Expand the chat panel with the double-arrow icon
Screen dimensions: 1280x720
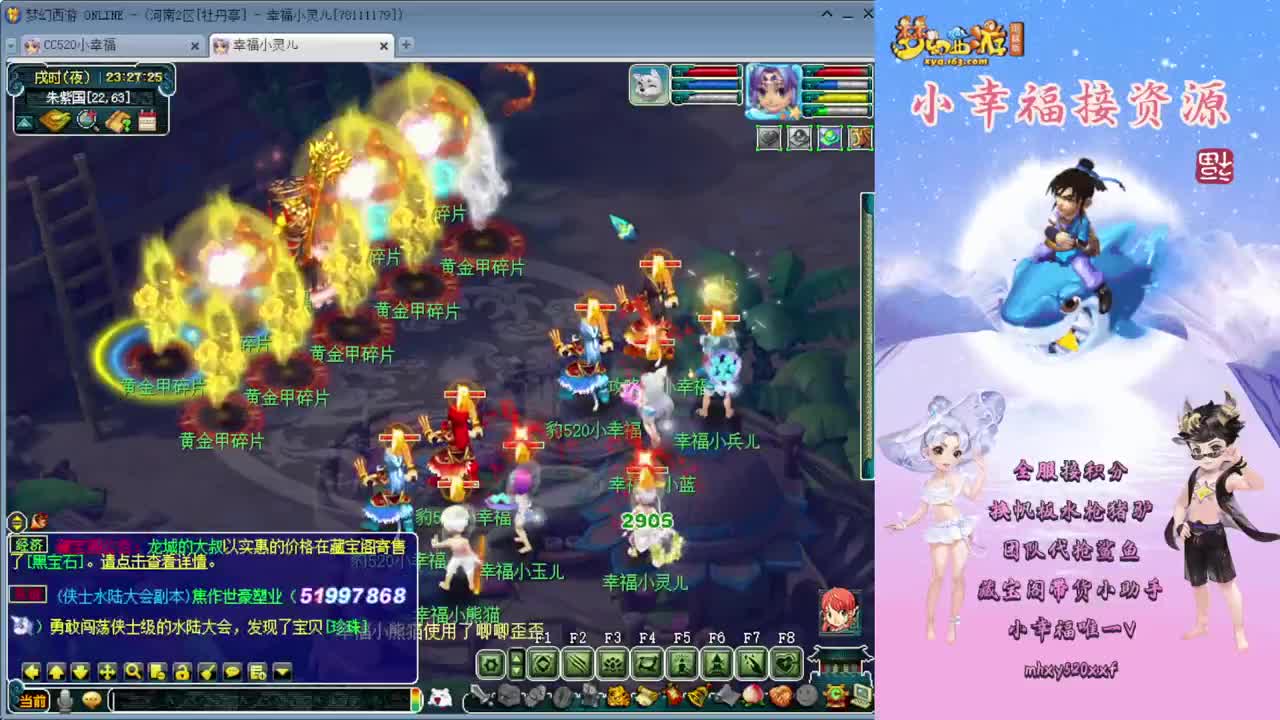tap(16, 521)
